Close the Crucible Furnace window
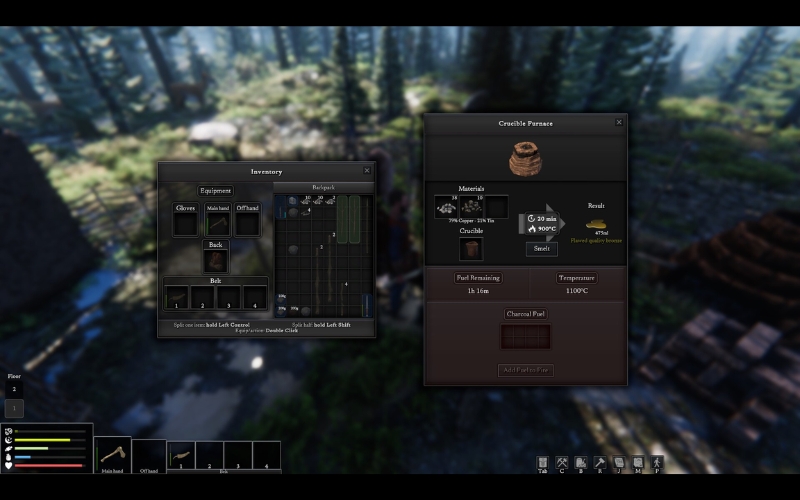Viewport: 800px width, 500px height. (619, 122)
